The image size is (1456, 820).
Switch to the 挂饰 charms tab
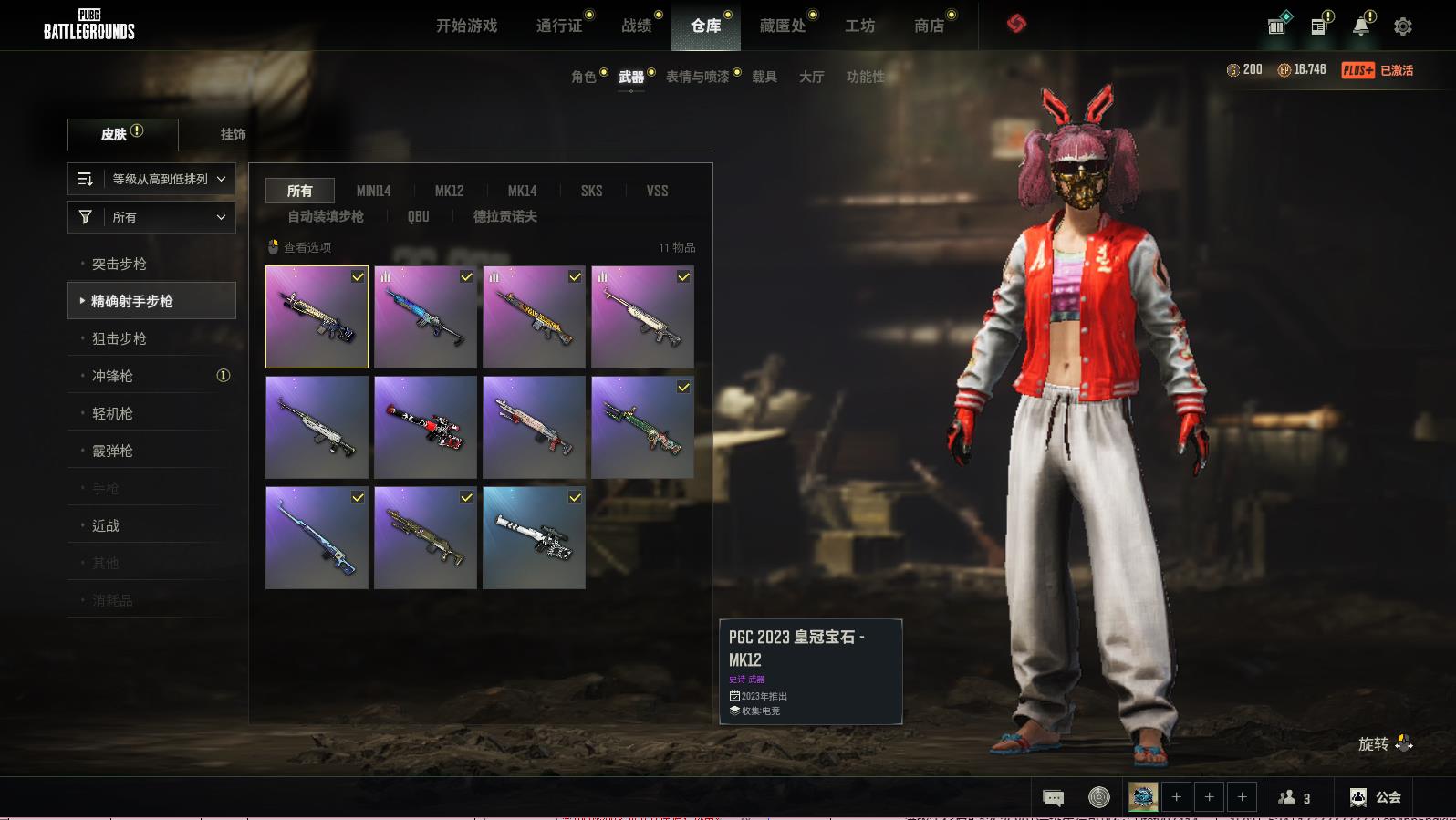pos(233,134)
